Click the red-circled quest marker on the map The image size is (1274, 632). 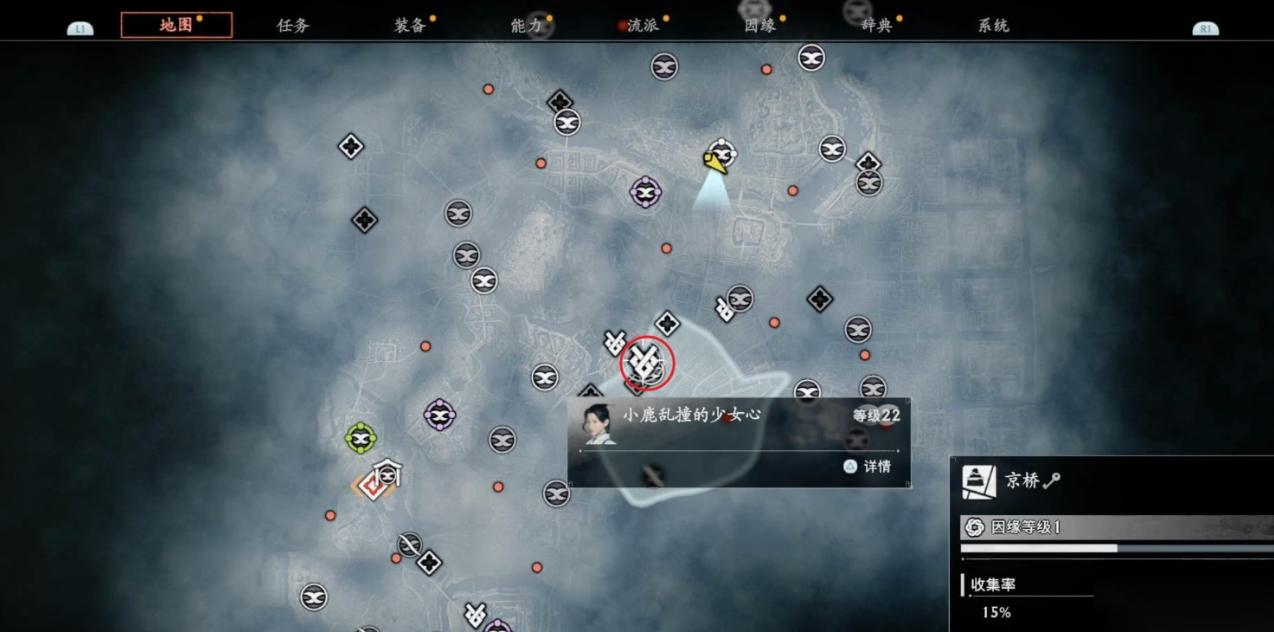[x=647, y=363]
